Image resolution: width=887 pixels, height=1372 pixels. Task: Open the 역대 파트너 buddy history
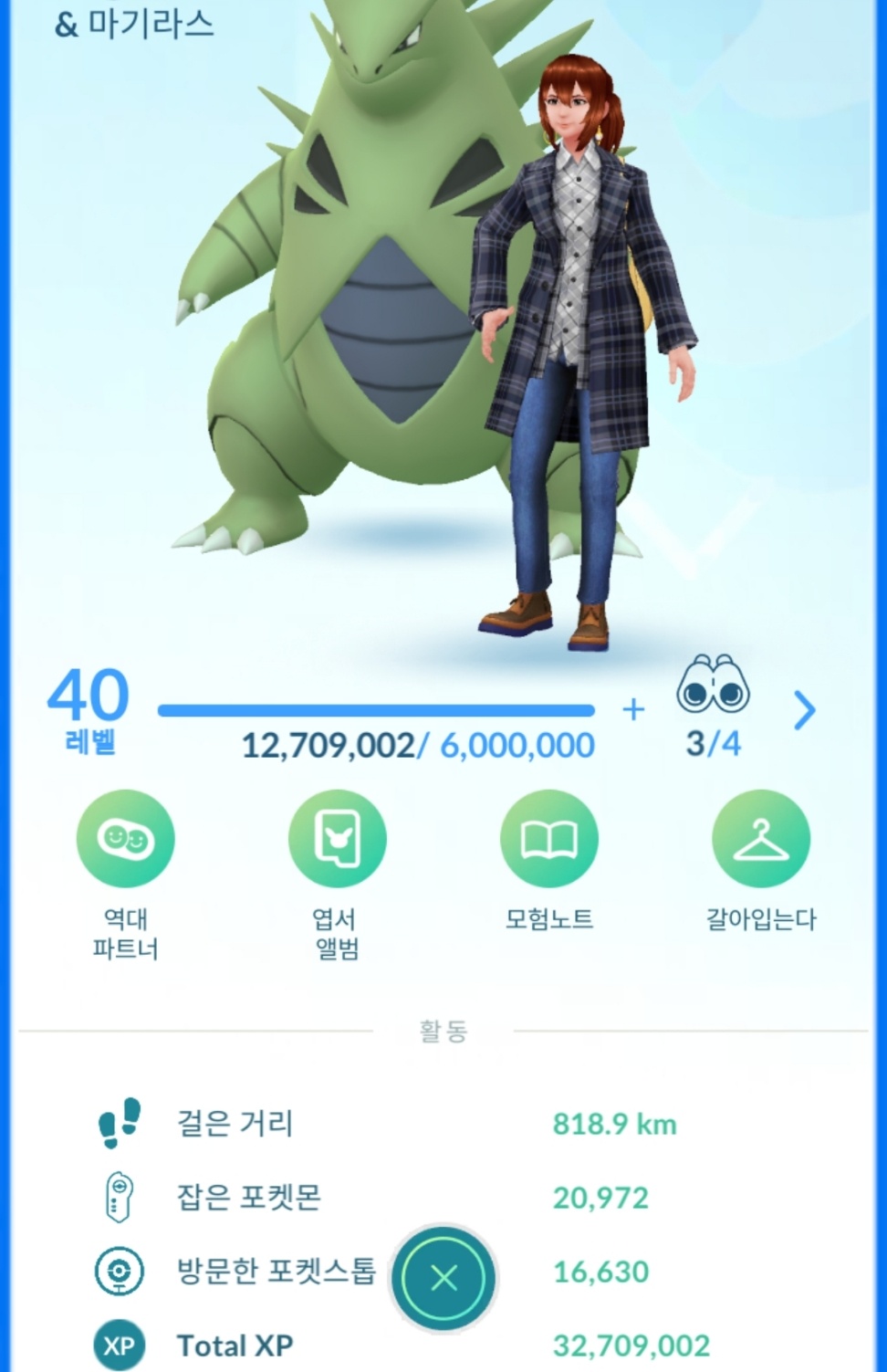pyautogui.click(x=125, y=839)
